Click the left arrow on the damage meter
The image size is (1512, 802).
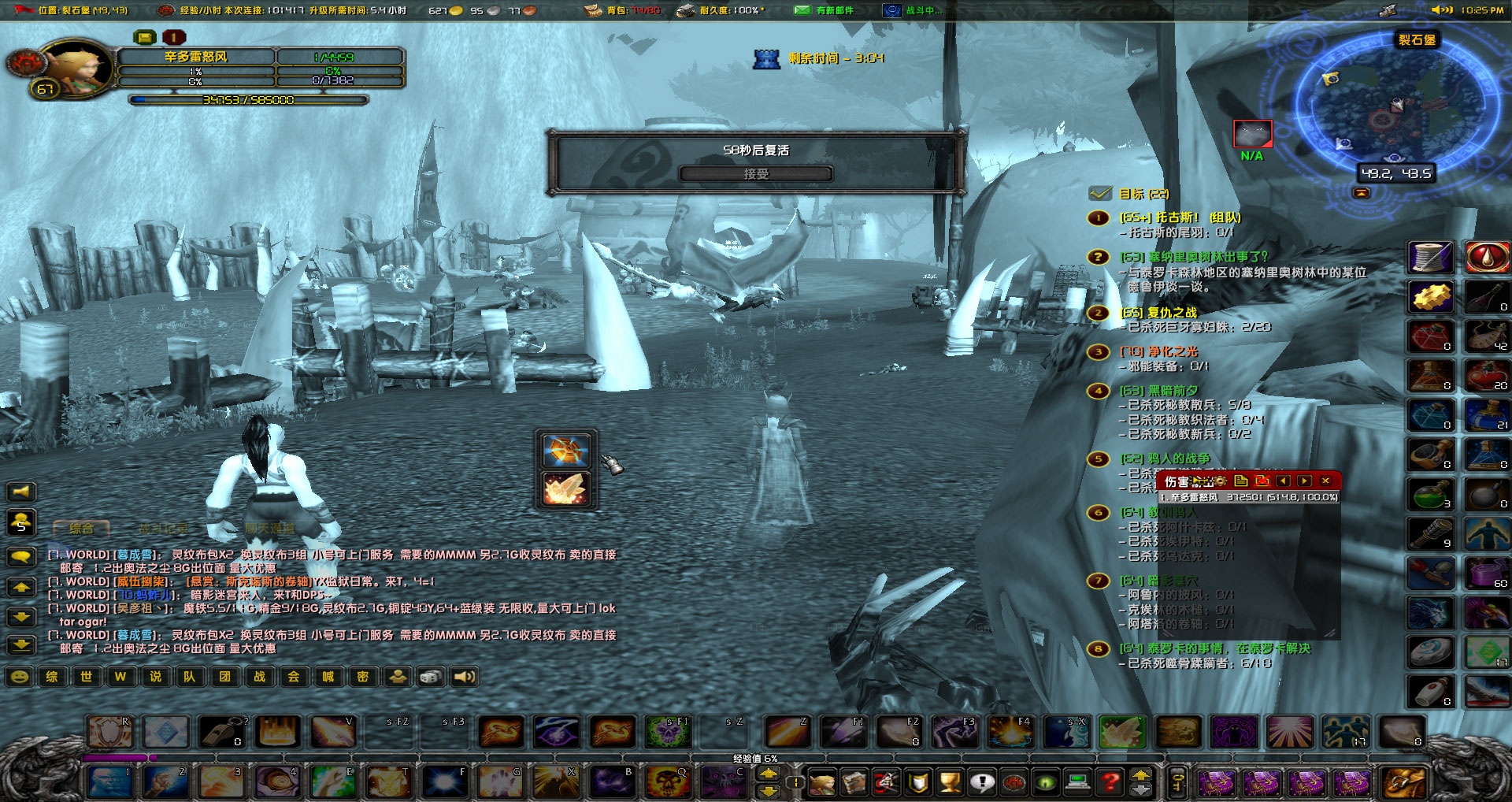[x=1284, y=481]
